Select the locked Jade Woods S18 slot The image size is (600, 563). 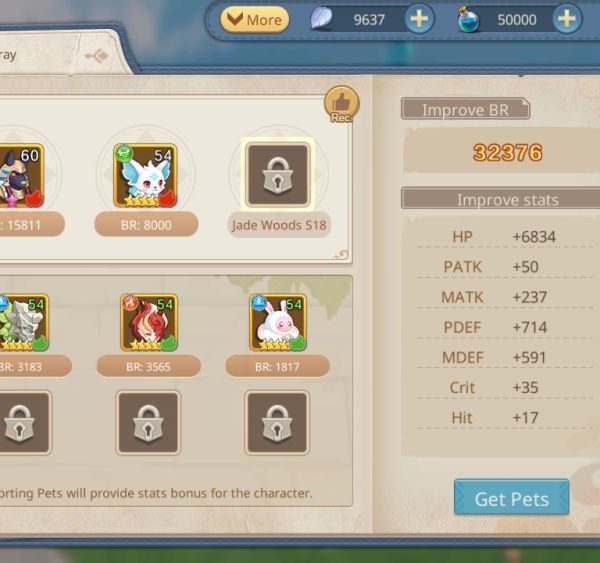pos(278,176)
